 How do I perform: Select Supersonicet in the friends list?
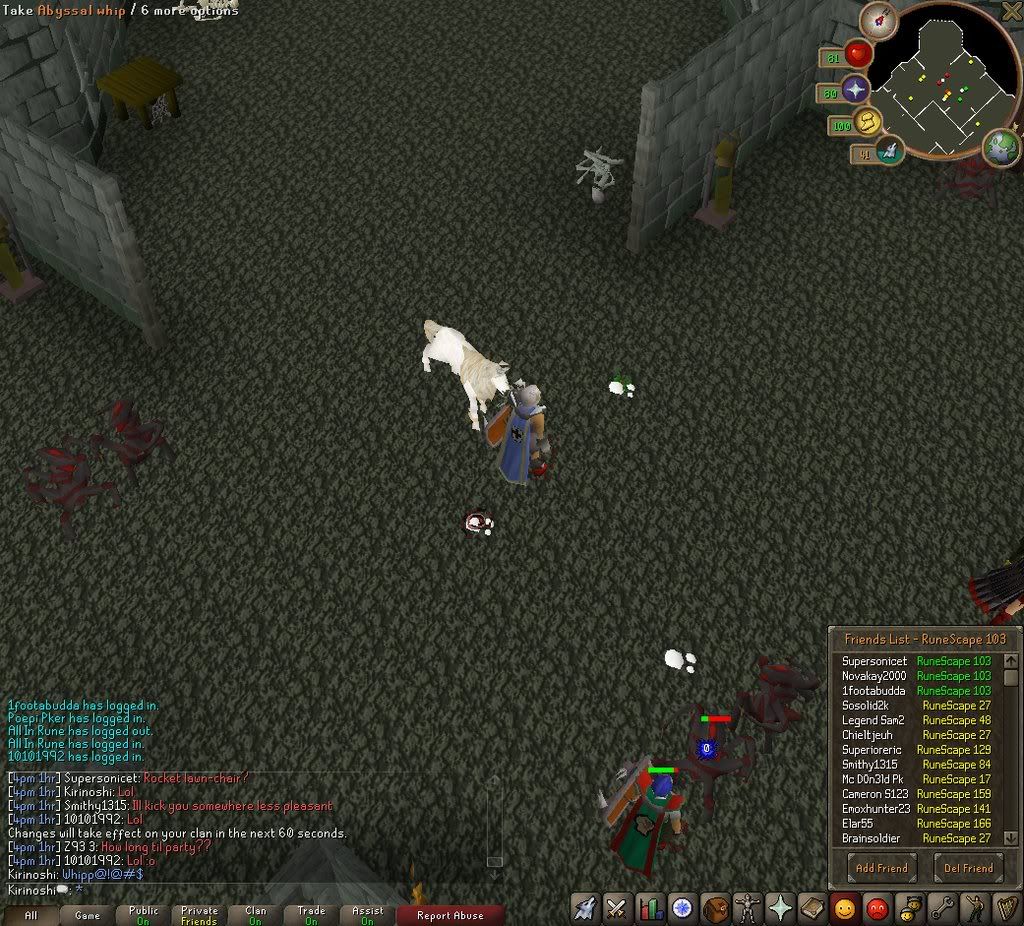874,661
